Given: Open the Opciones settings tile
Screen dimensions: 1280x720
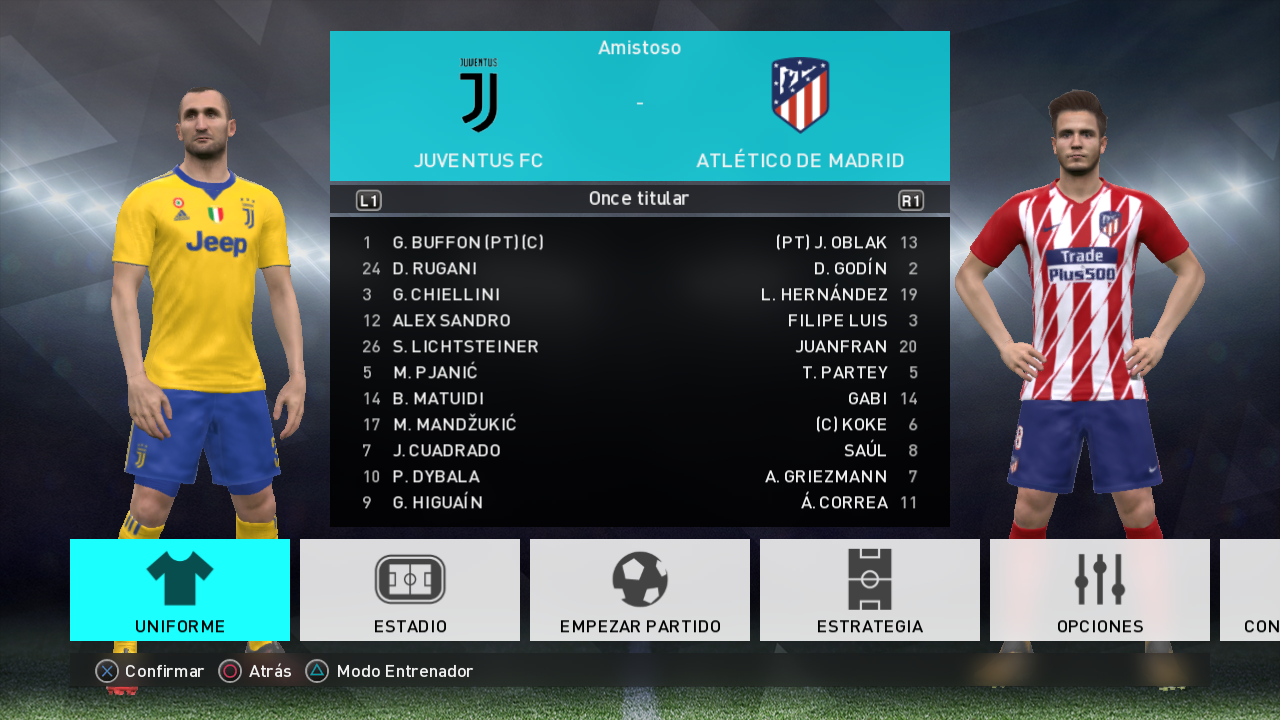Looking at the screenshot, I should click(1100, 590).
